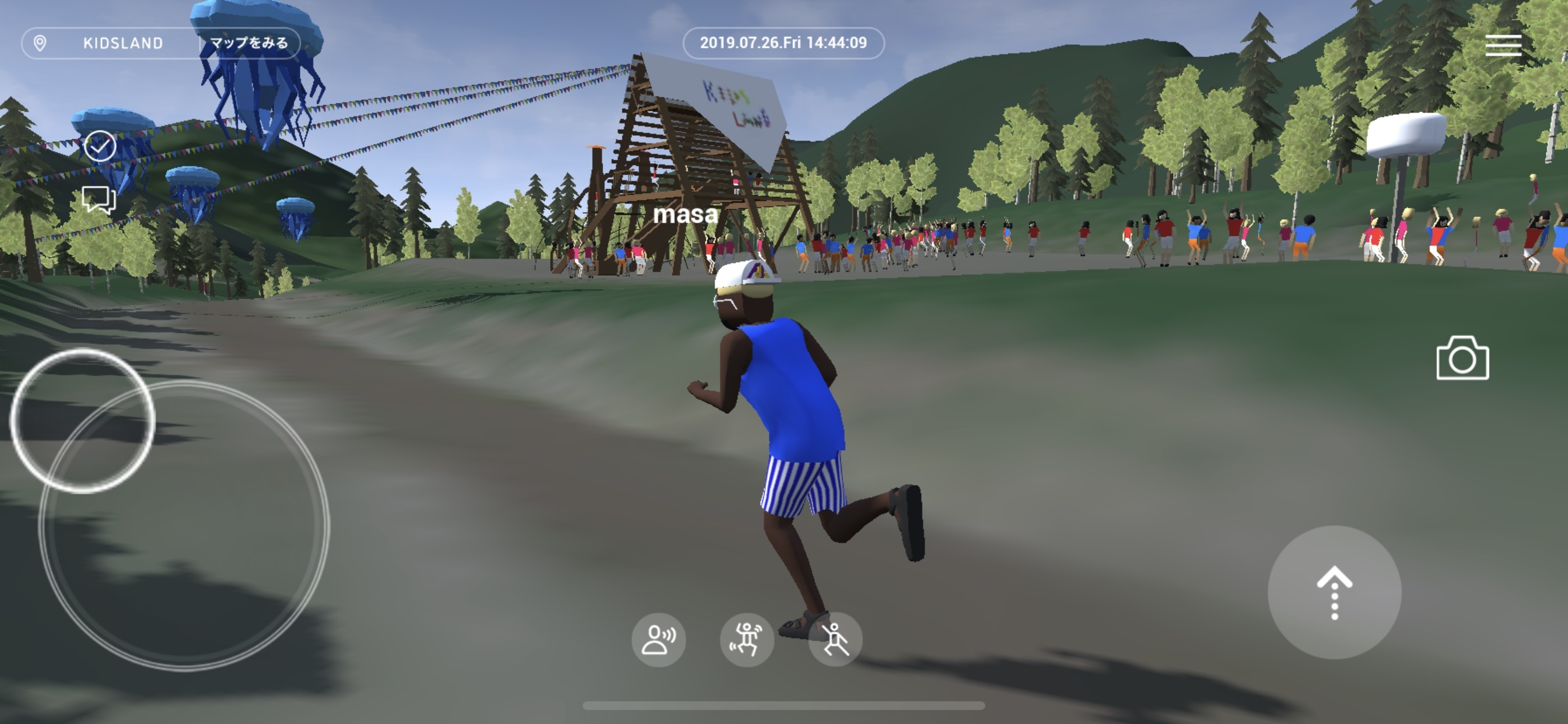Open the hamburger menu
Viewport: 1568px width, 724px height.
1503,45
